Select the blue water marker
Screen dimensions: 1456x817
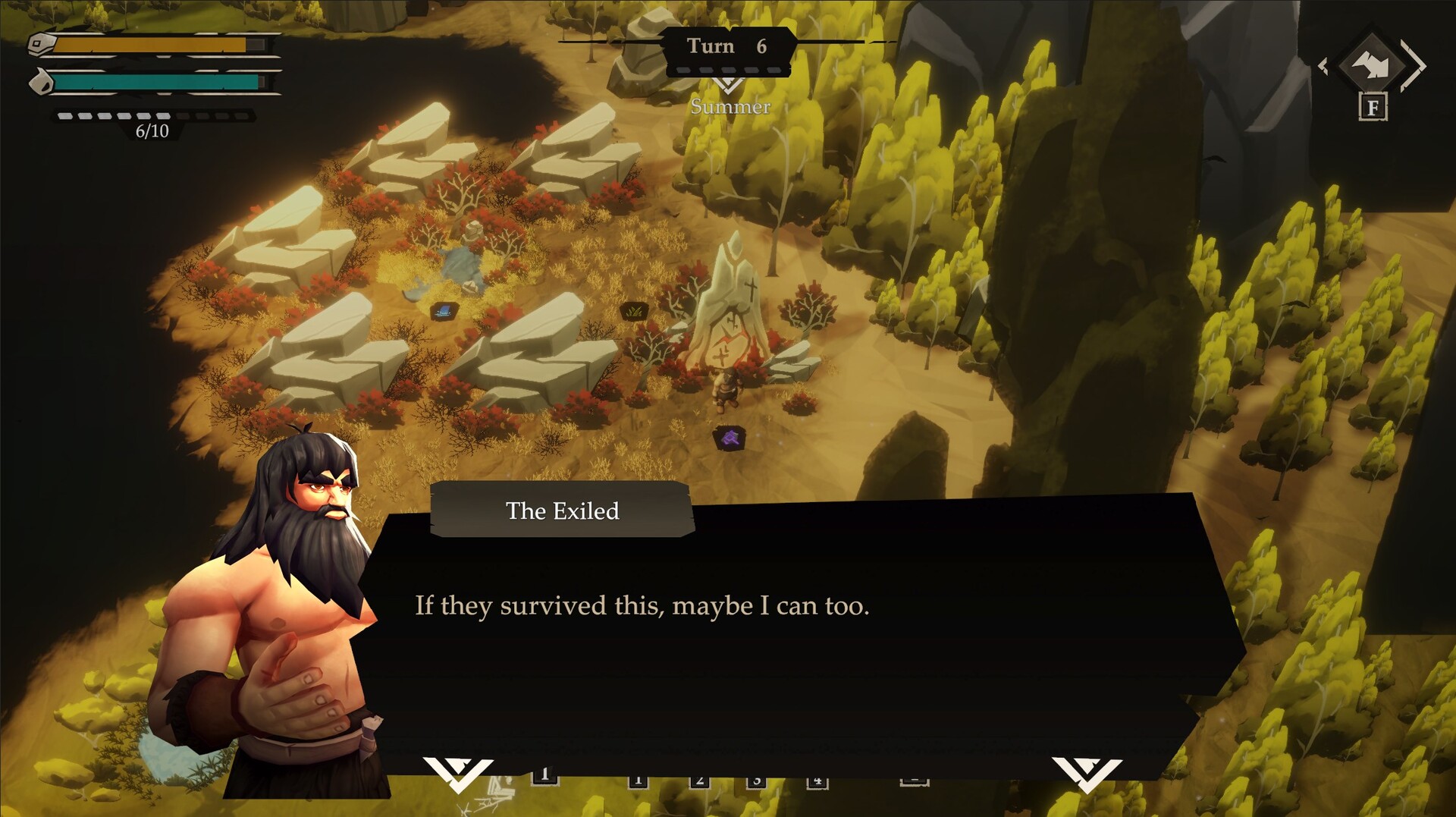point(444,310)
